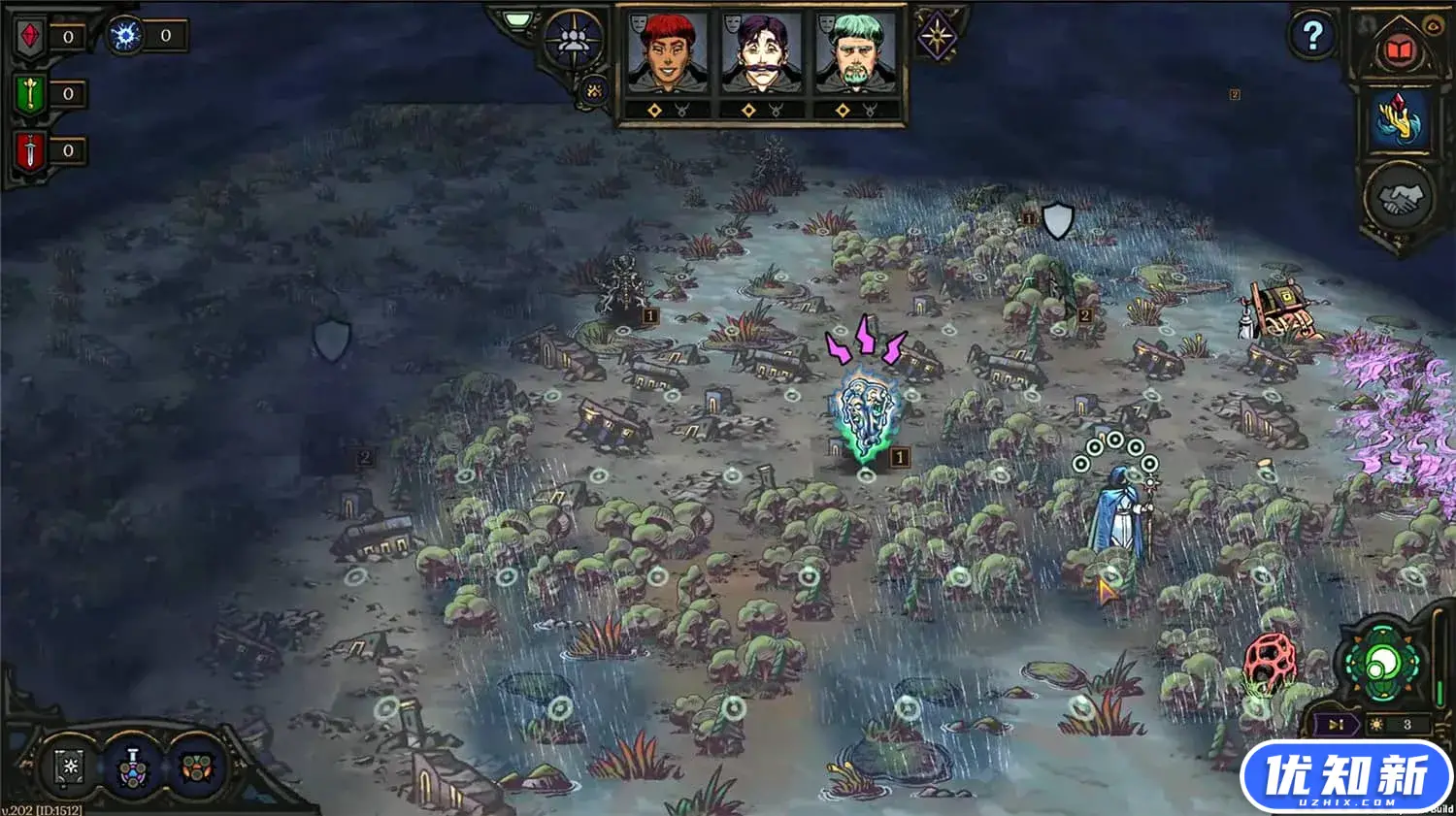Open the potion flask alchemy button

[x=131, y=767]
